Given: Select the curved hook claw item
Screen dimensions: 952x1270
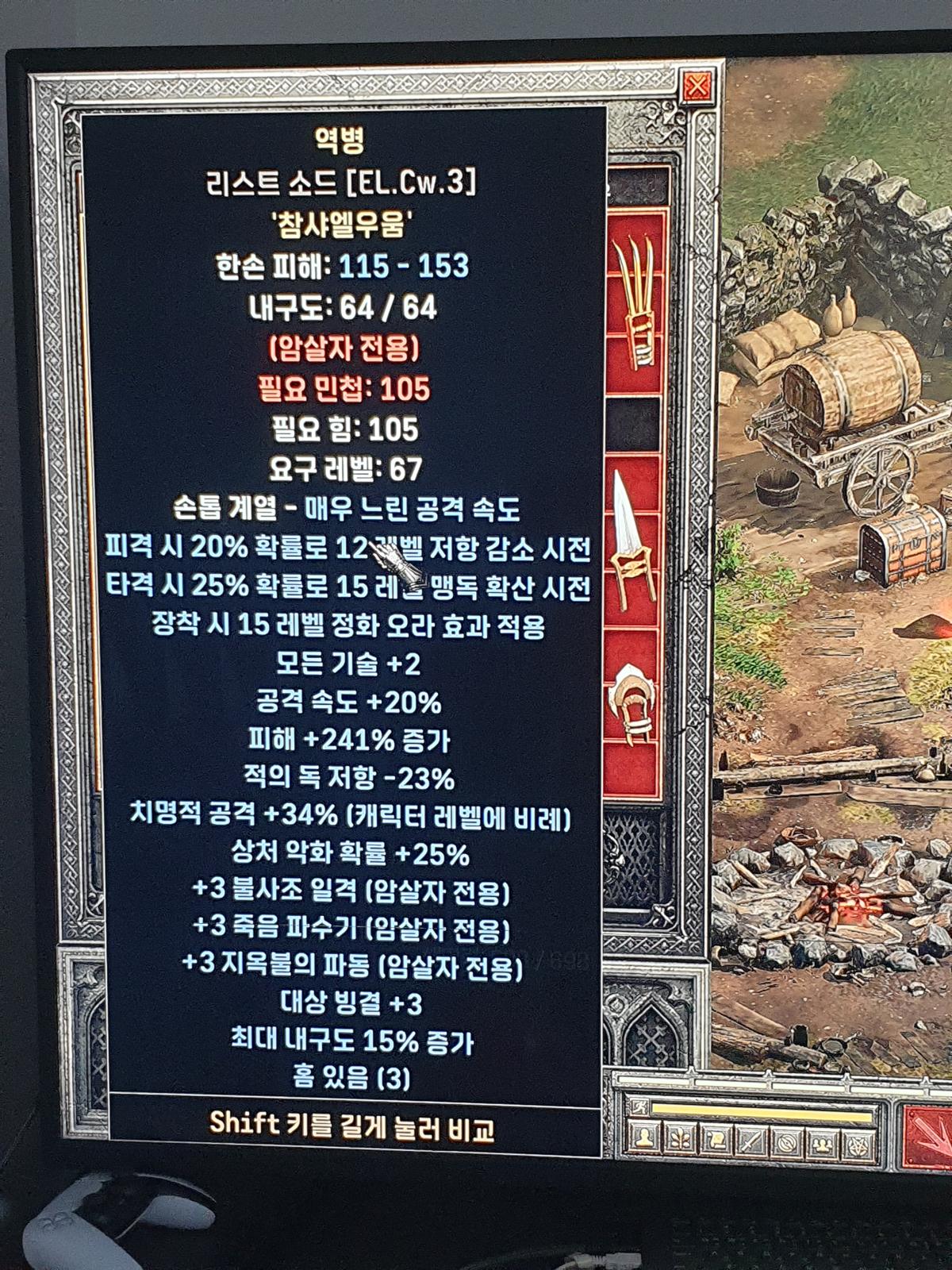Looking at the screenshot, I should point(632,702).
